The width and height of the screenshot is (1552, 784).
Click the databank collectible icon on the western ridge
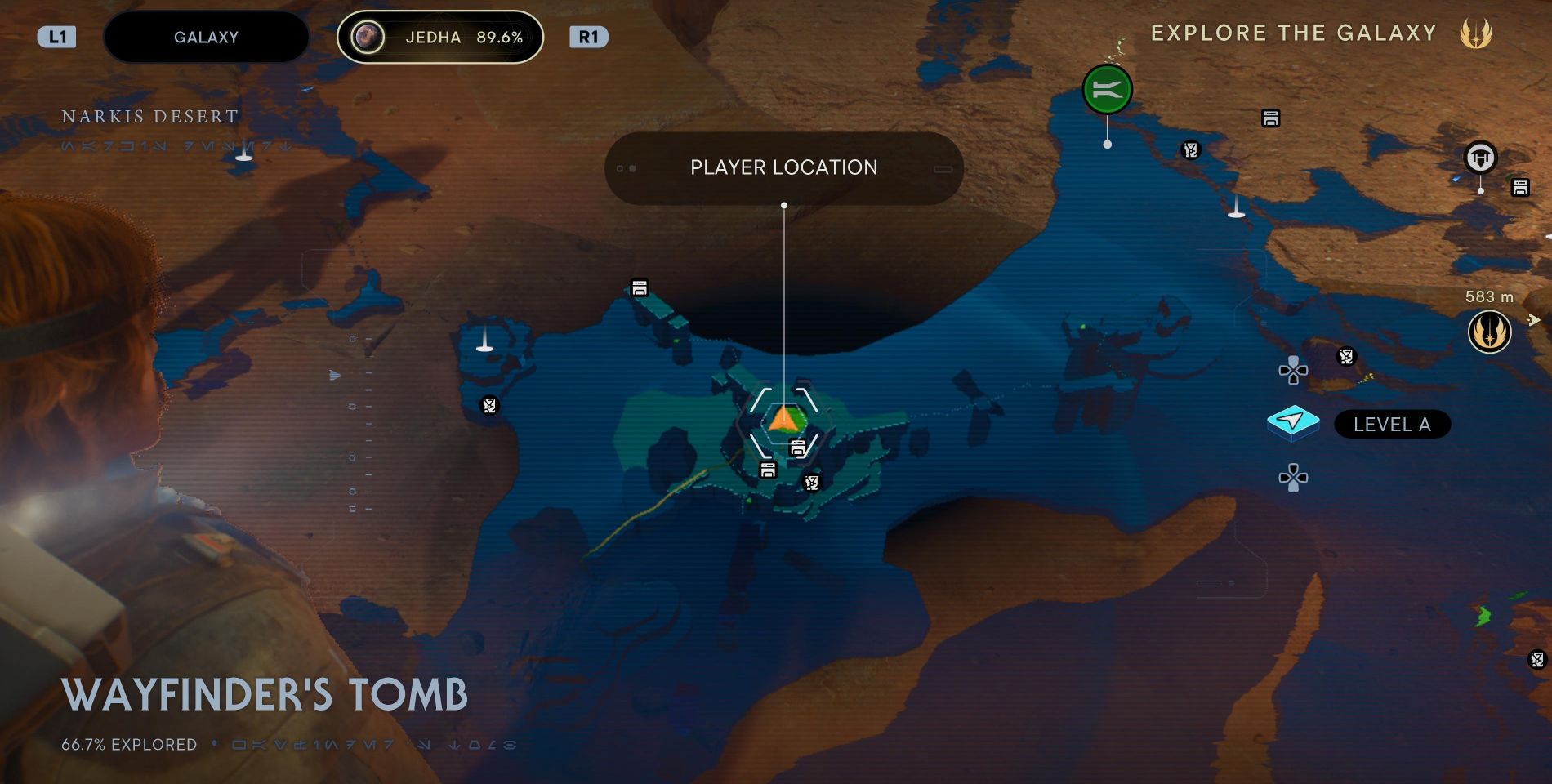490,403
